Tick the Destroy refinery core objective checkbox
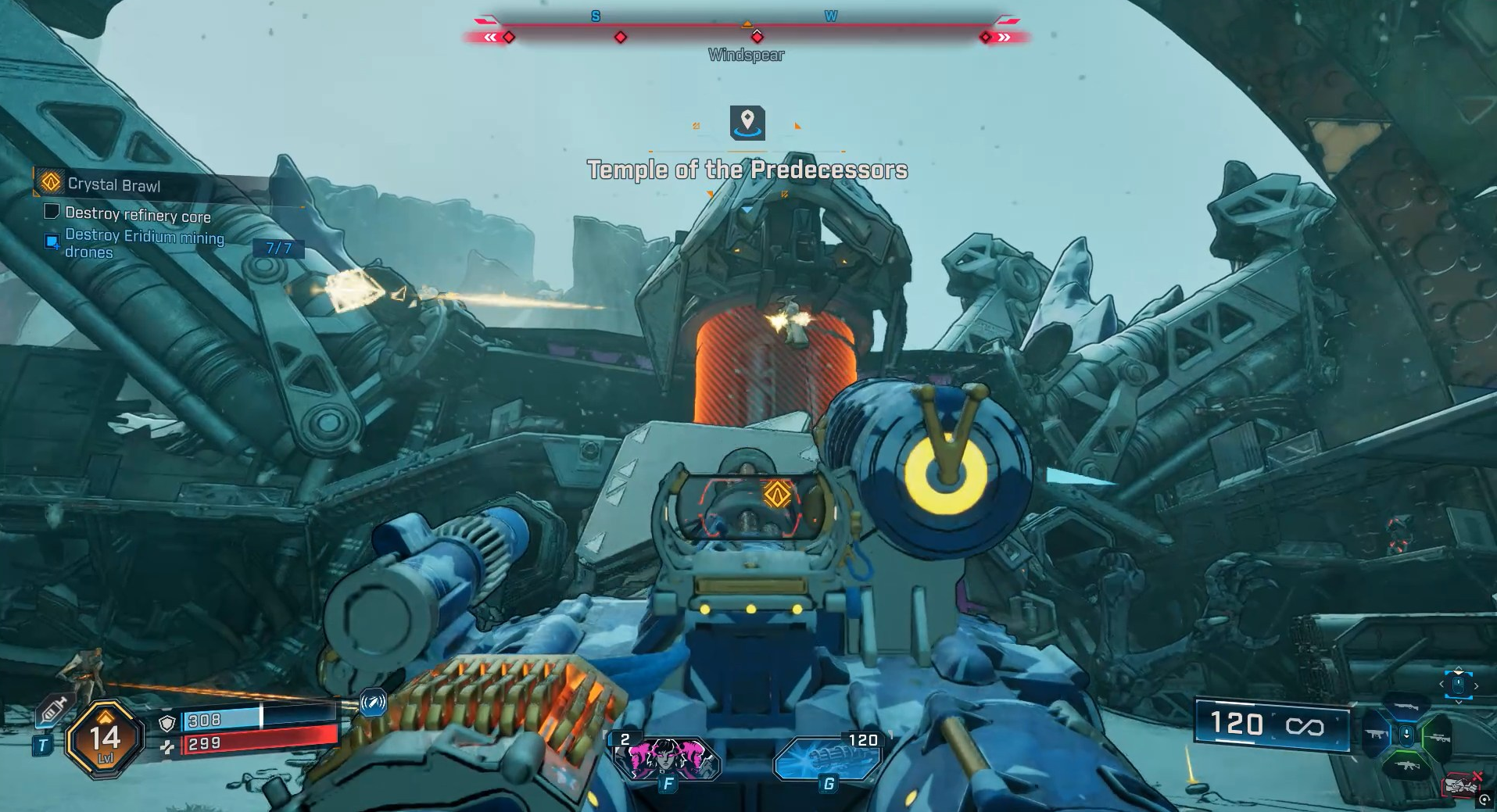This screenshot has height=812, width=1497. coord(52,212)
